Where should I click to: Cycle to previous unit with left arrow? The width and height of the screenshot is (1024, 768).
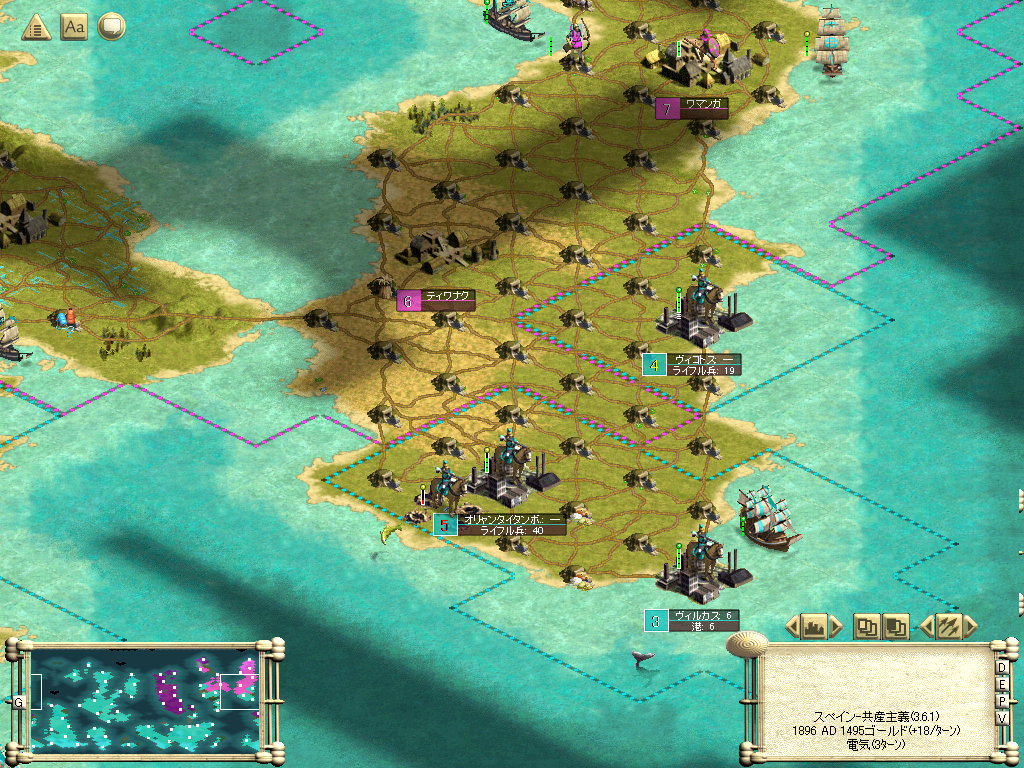(x=925, y=627)
